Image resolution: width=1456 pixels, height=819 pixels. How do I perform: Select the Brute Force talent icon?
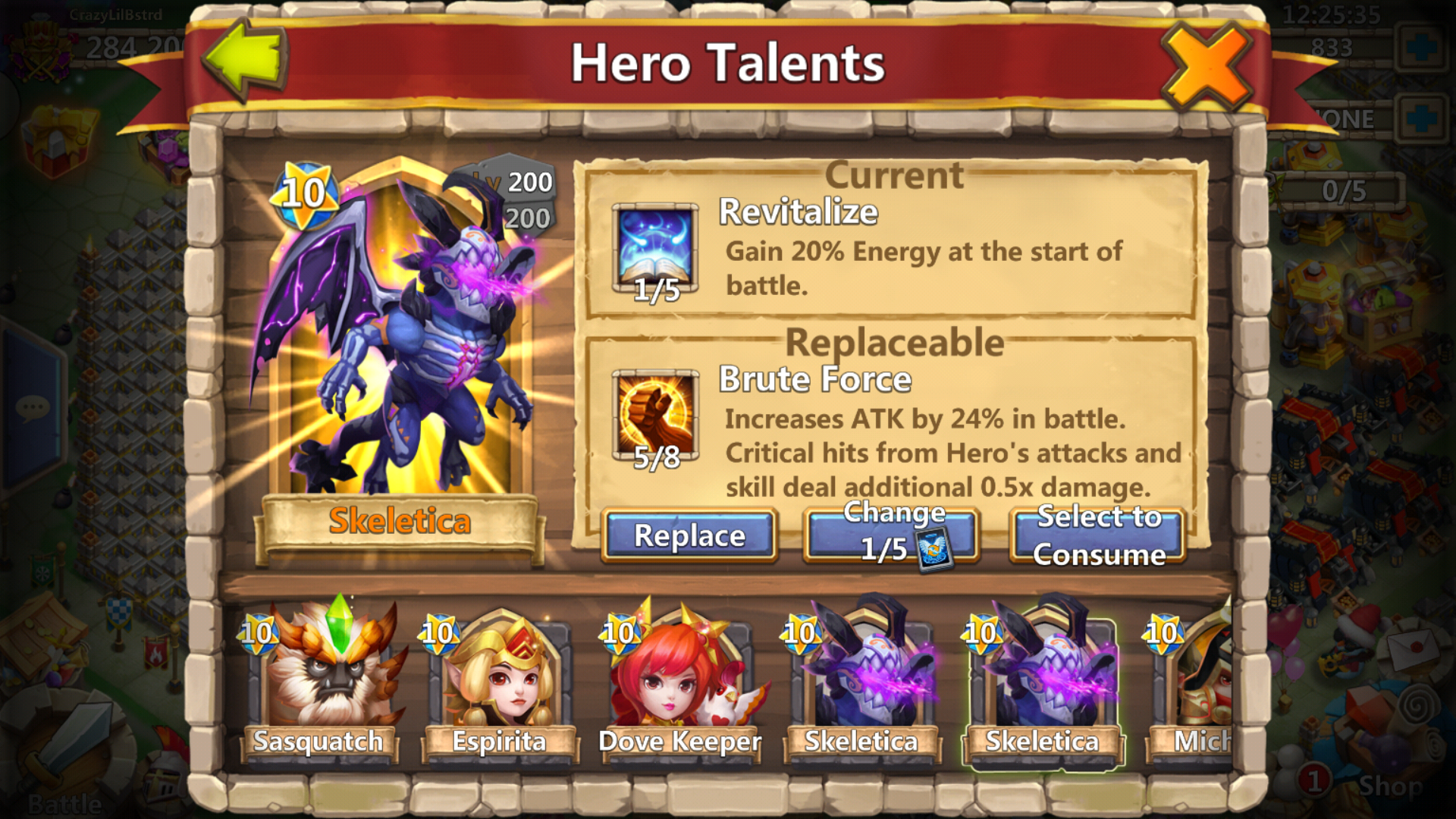tap(654, 413)
